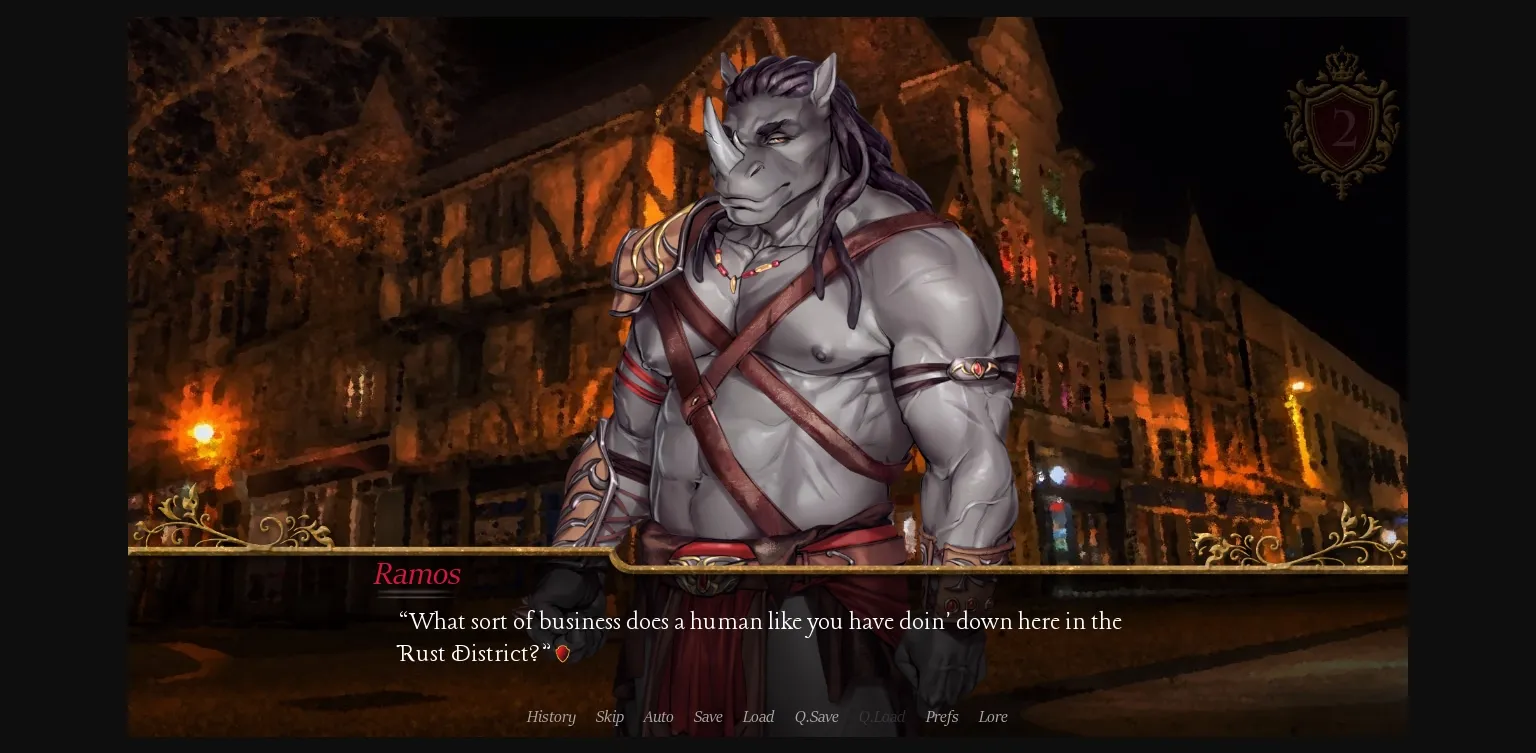Select the grayed-out Q.Load option
The height and width of the screenshot is (753, 1536).
pos(881,717)
